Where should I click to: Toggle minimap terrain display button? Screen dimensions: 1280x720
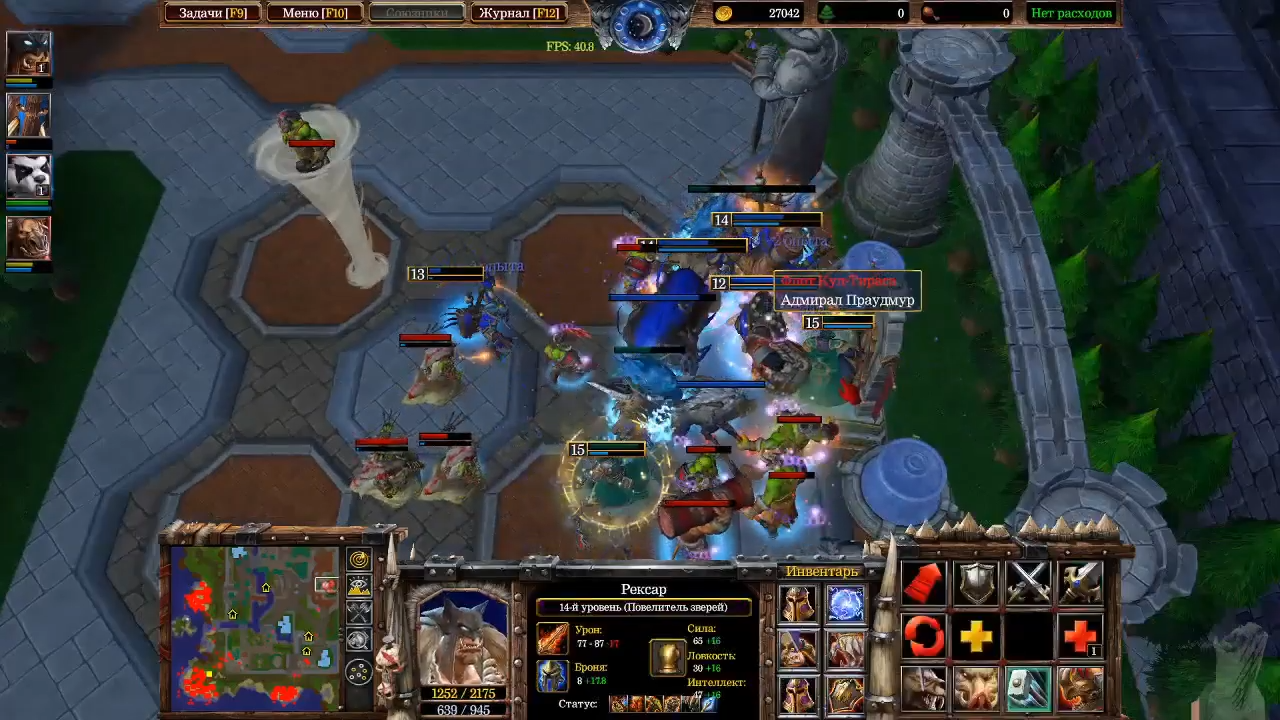pos(358,587)
